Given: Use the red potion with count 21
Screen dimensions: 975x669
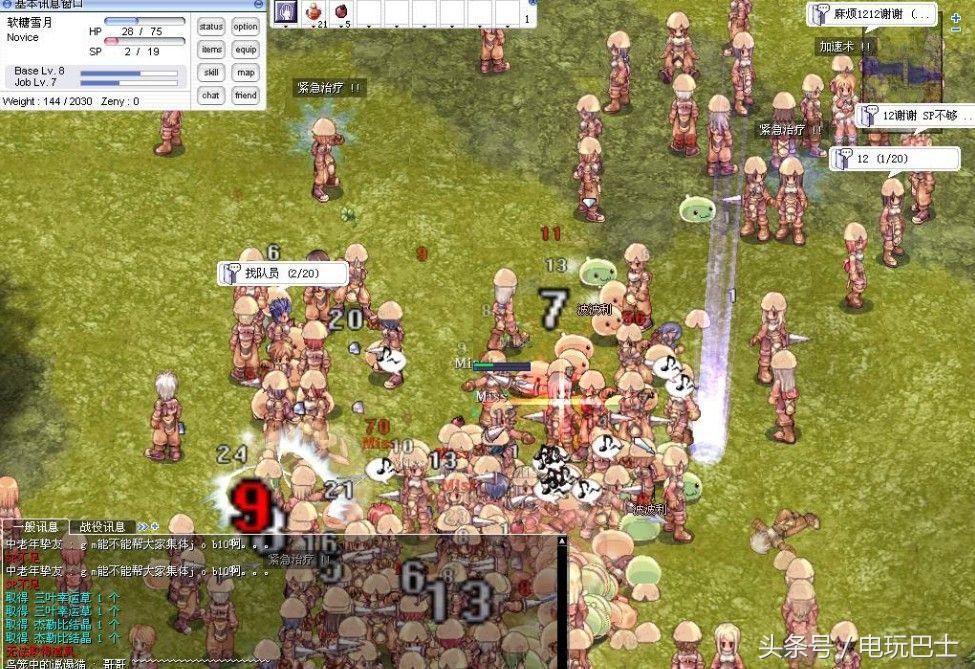Looking at the screenshot, I should (315, 13).
